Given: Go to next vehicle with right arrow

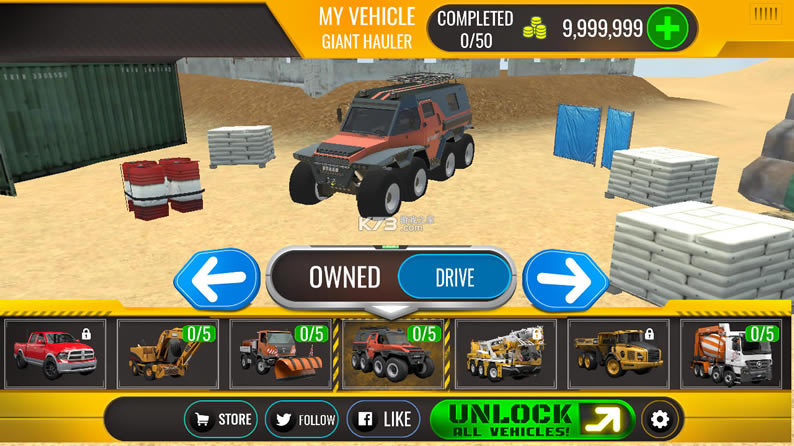Looking at the screenshot, I should tap(565, 278).
